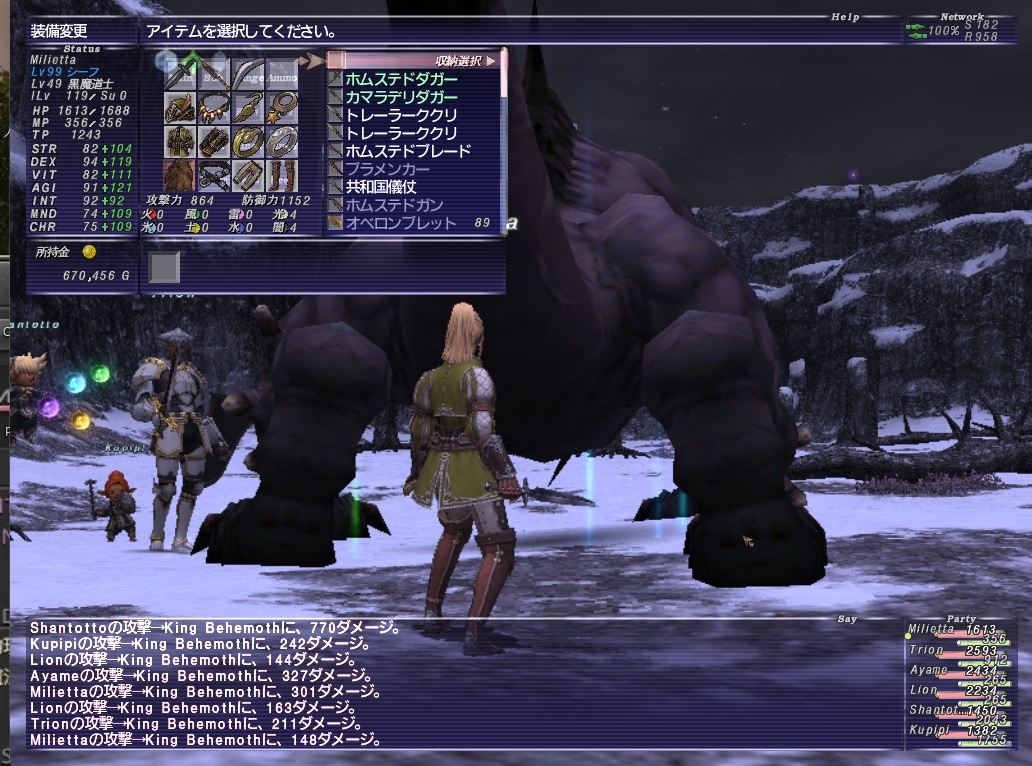
Task: Select the head armor equipment slot
Action: click(x=180, y=106)
